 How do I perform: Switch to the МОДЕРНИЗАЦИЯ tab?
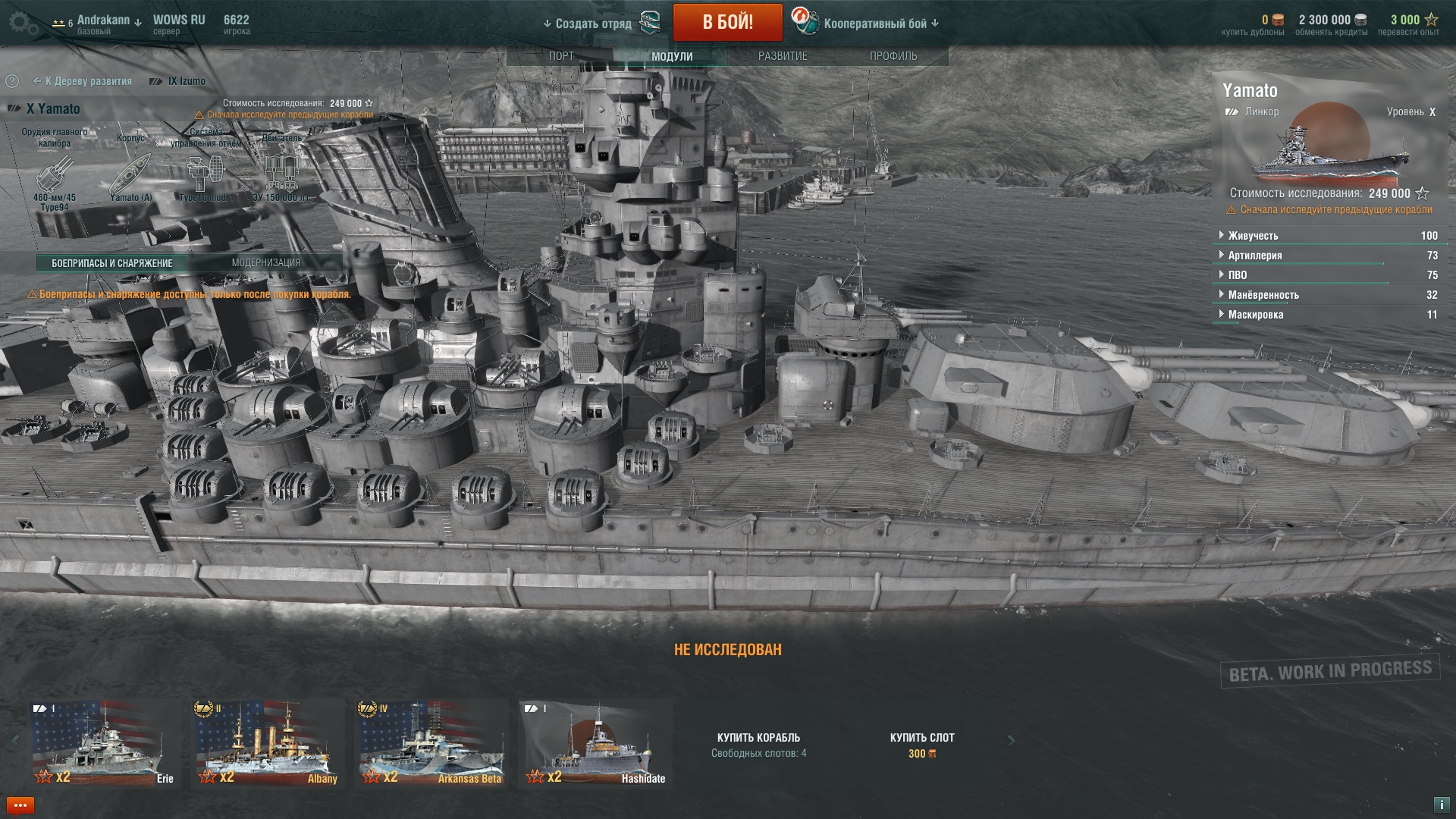coord(265,262)
